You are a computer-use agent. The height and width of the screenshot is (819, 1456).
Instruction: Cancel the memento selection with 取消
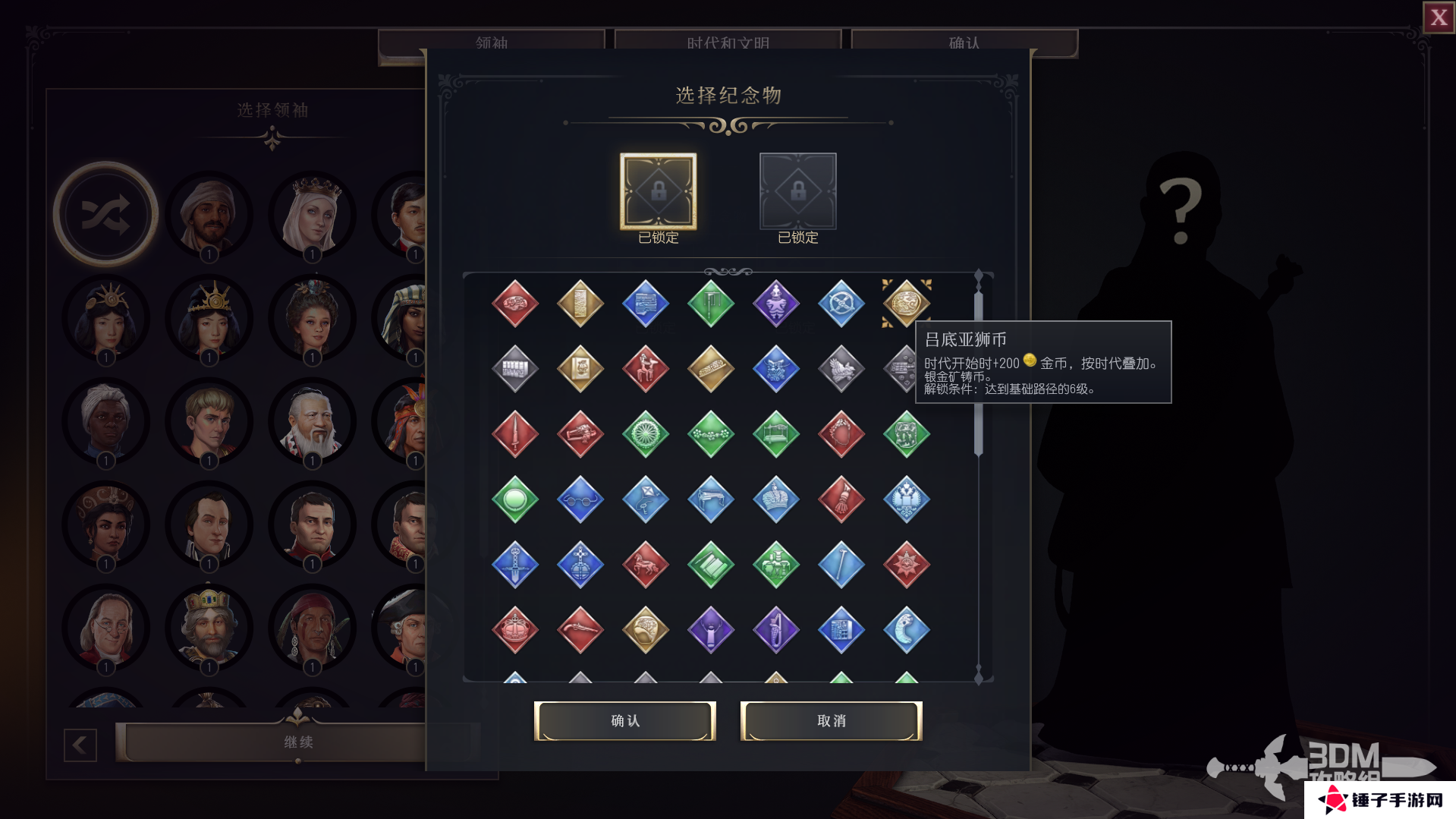coord(831,720)
